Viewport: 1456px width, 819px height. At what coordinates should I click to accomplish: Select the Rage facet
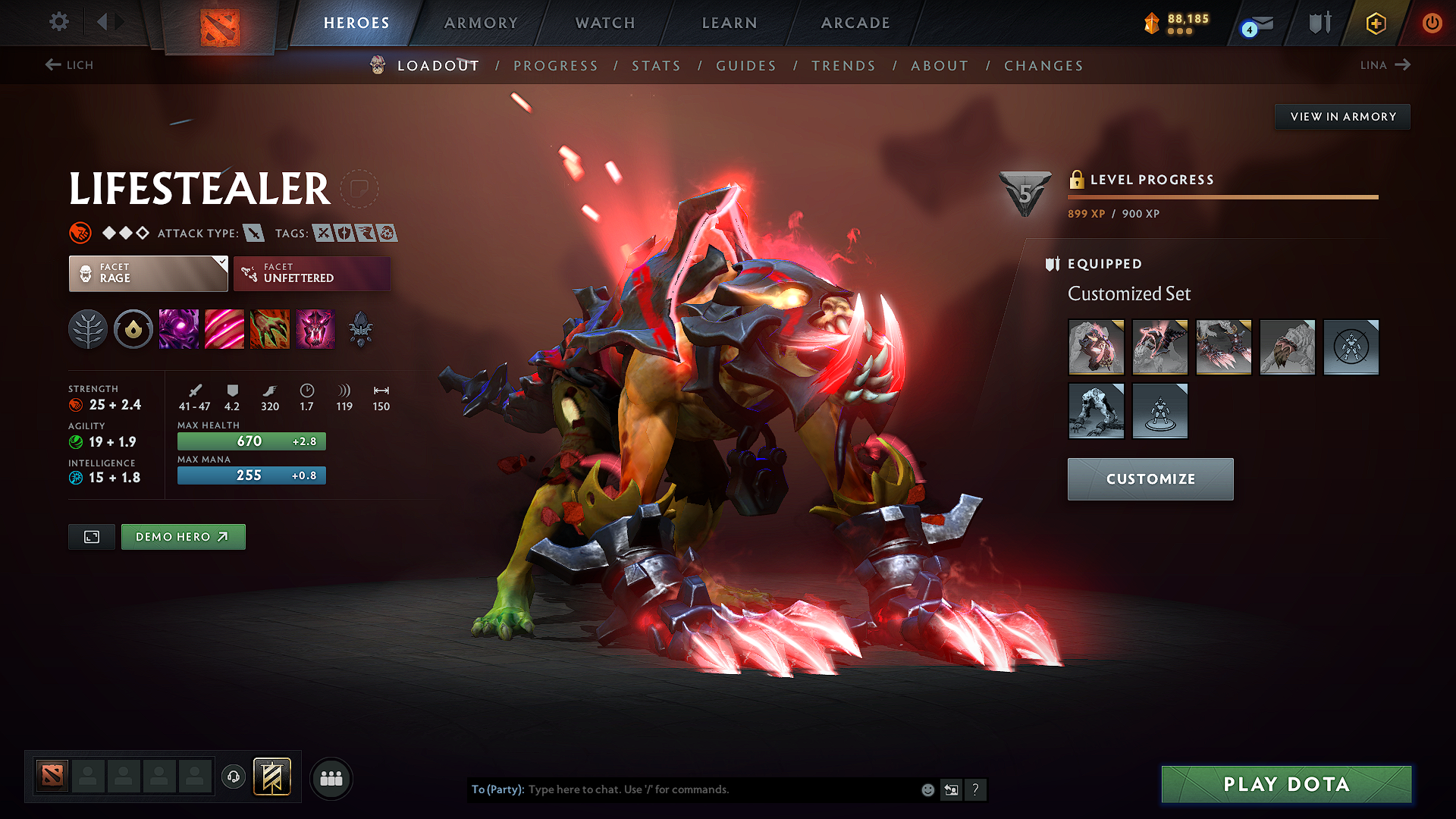click(148, 273)
